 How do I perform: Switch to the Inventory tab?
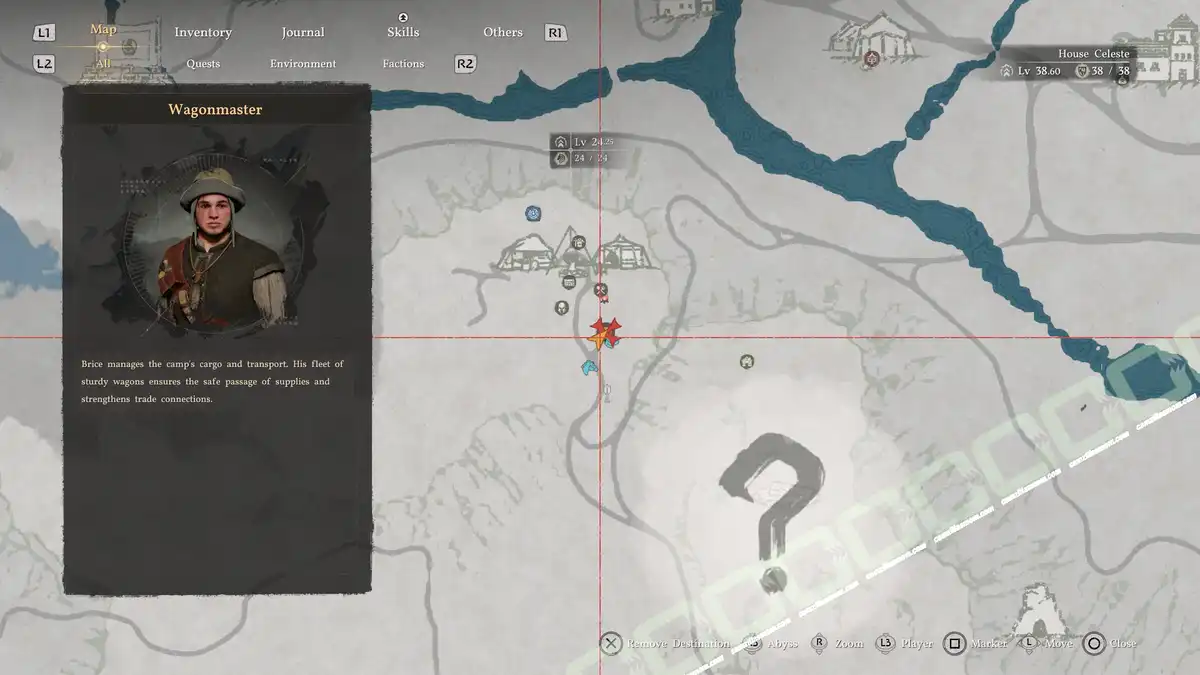point(203,32)
